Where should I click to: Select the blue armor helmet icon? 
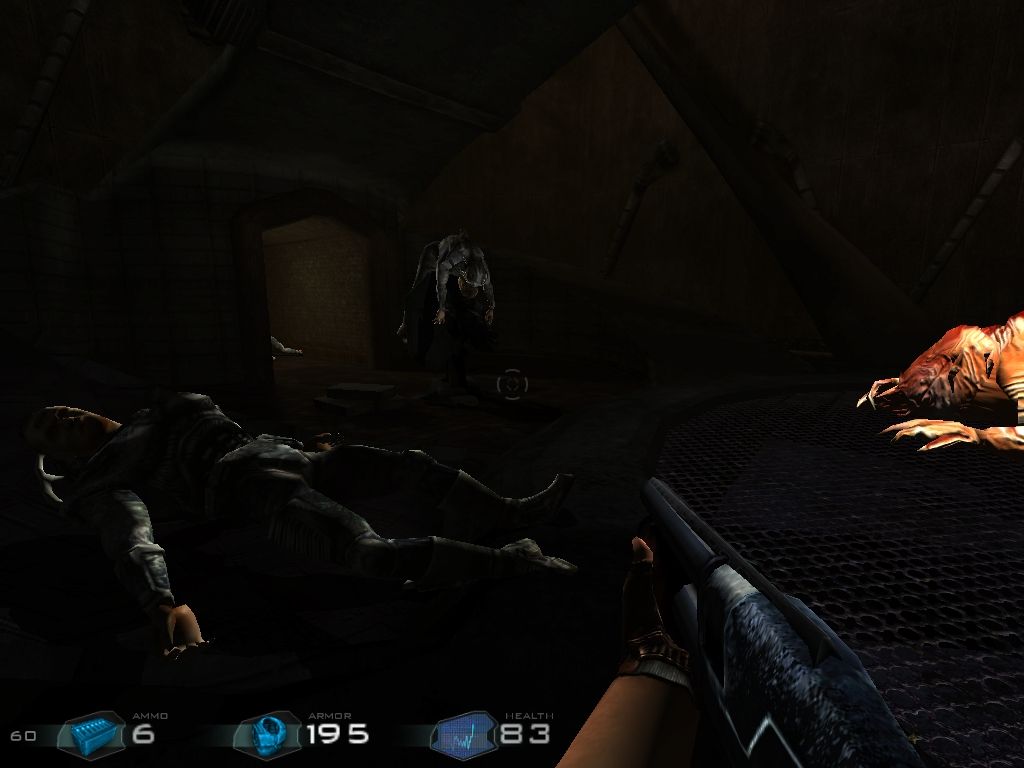pos(267,735)
